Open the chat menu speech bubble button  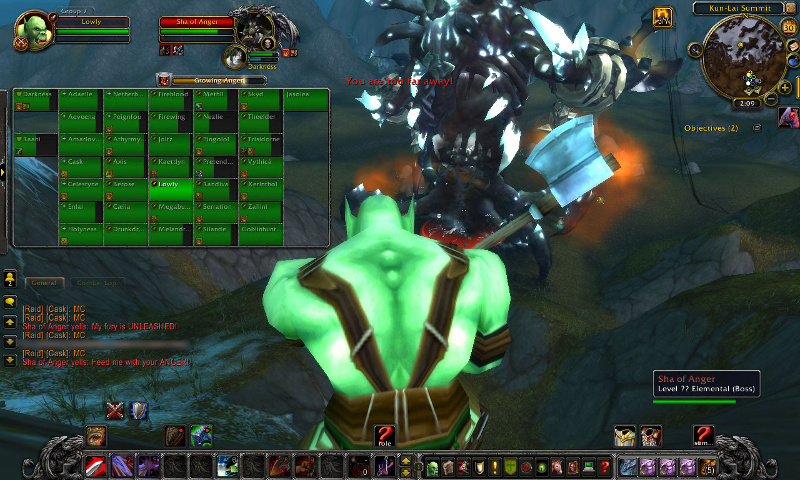(x=10, y=302)
